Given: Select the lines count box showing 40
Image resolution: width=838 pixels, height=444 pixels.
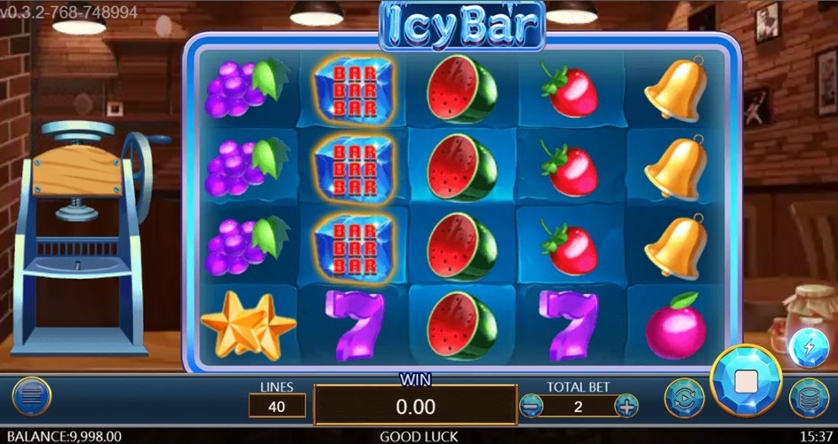Looking at the screenshot, I should pyautogui.click(x=277, y=406).
